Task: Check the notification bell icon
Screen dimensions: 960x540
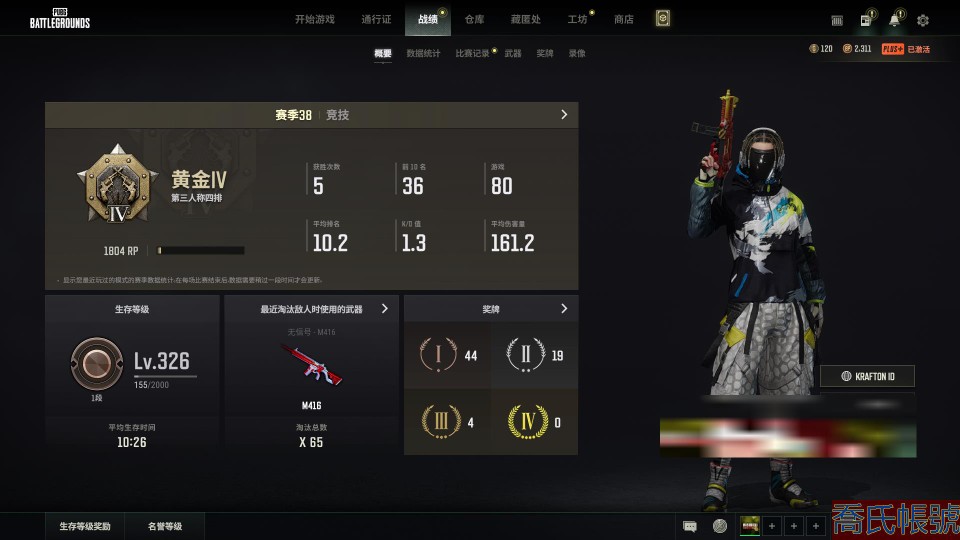Action: [x=894, y=20]
